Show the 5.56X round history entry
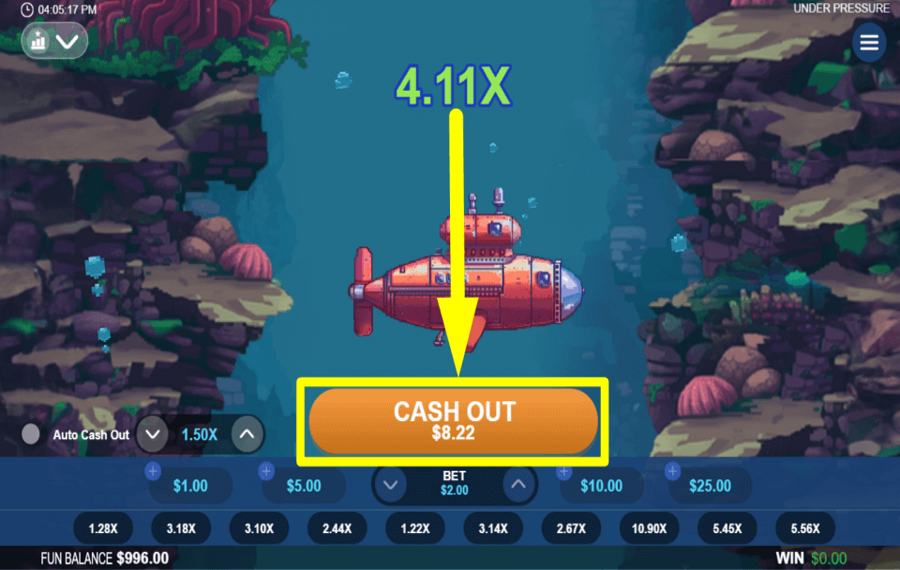The width and height of the screenshot is (900, 570). 804,528
